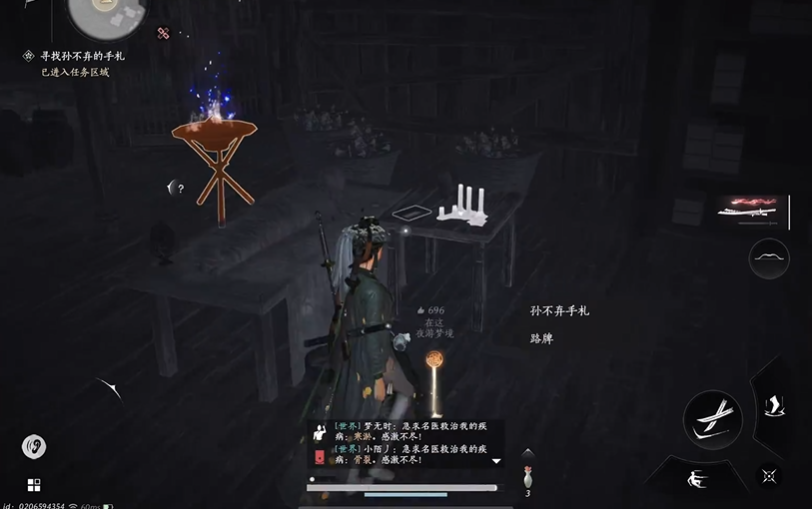Use the healing vase item
The height and width of the screenshot is (509, 812).
(x=527, y=478)
